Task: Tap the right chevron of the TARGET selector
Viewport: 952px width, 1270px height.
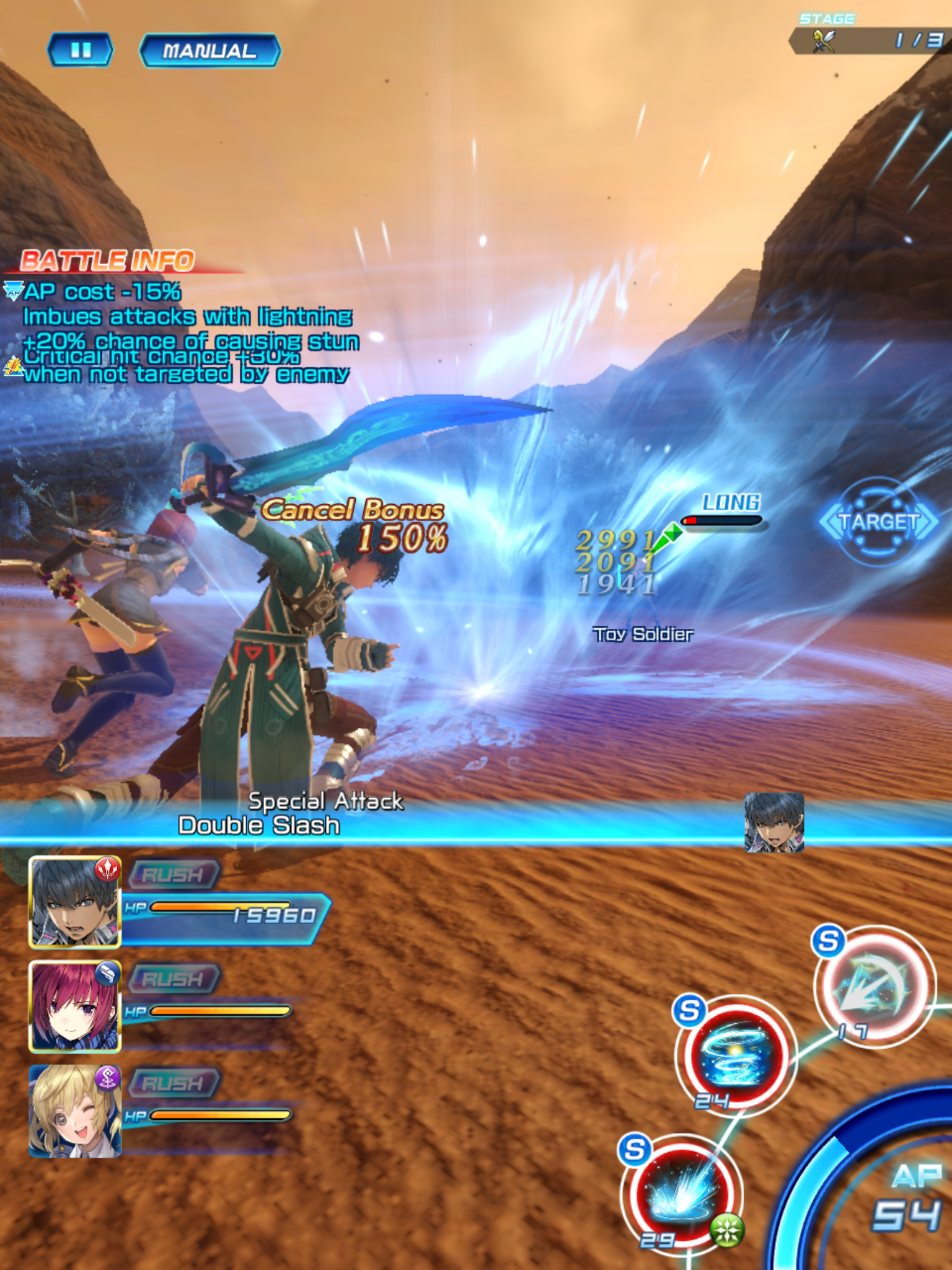Action: click(928, 521)
